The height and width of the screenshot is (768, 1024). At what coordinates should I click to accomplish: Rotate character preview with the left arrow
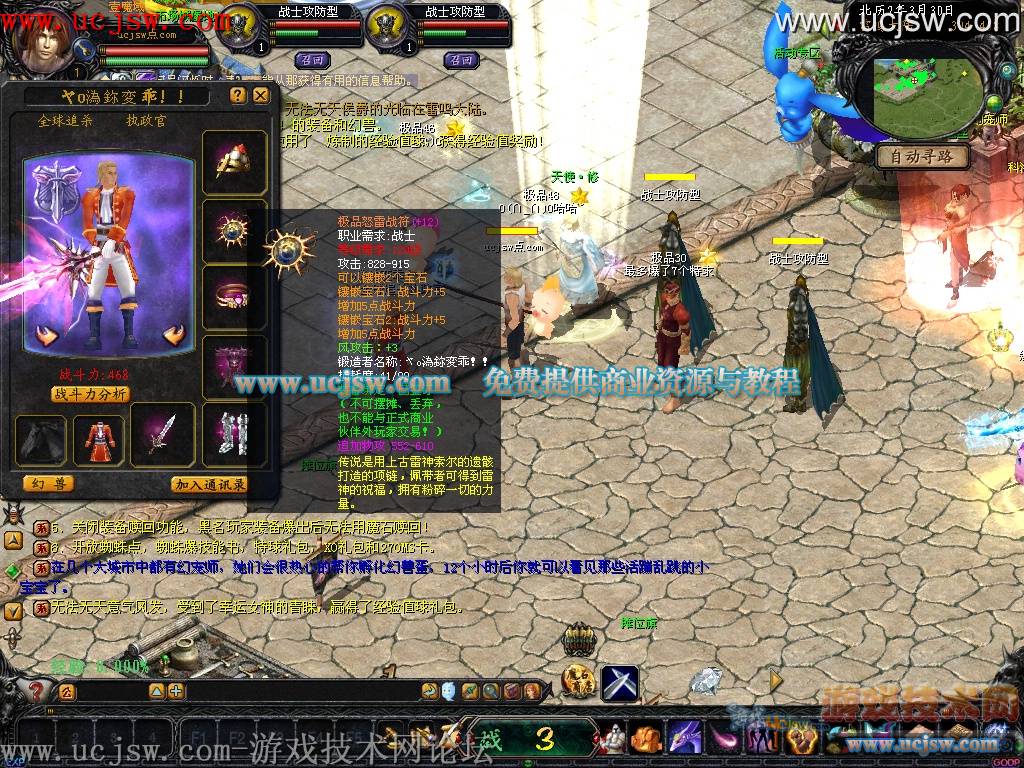click(x=47, y=335)
